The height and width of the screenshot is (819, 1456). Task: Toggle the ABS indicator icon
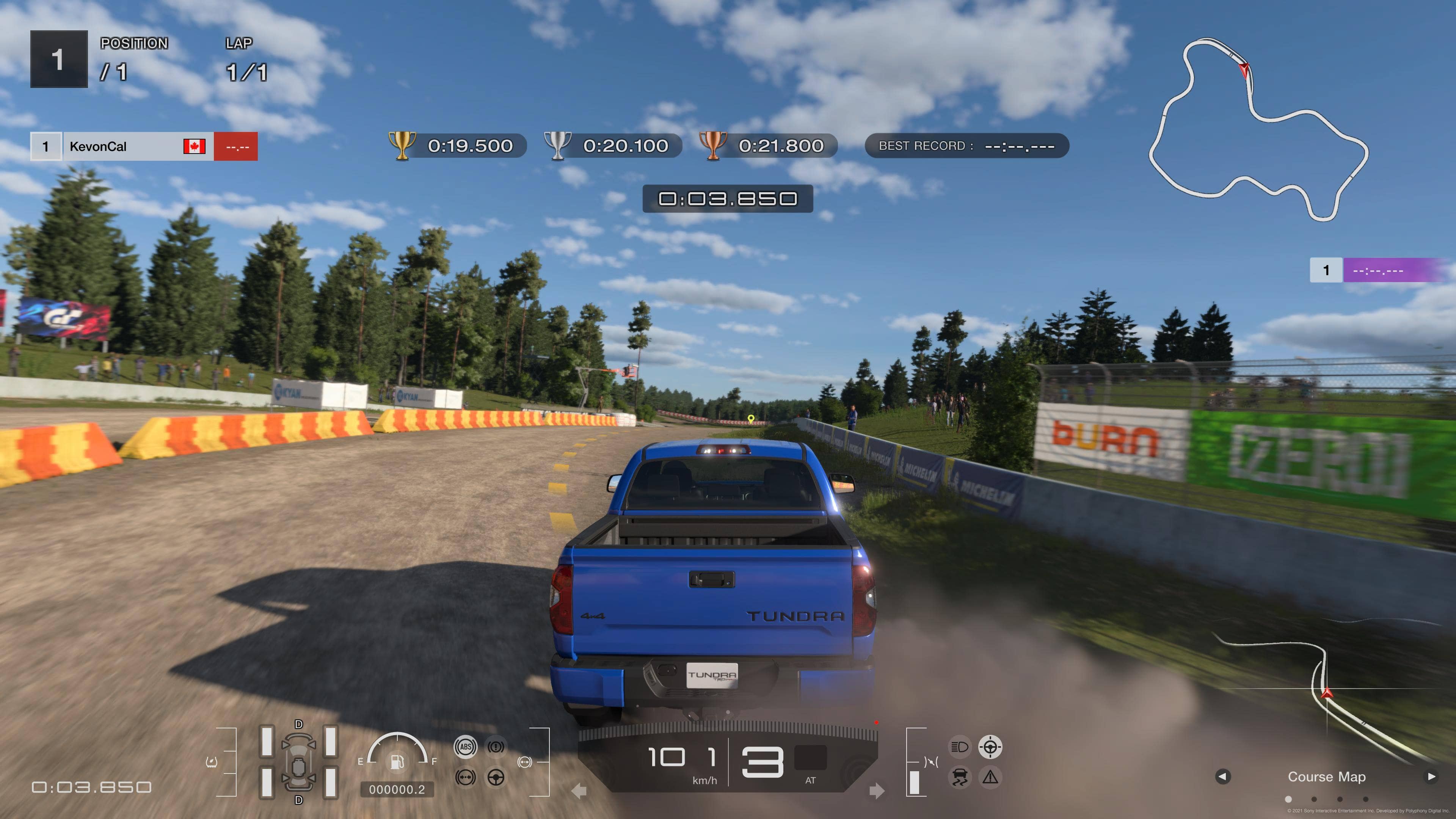tap(465, 747)
